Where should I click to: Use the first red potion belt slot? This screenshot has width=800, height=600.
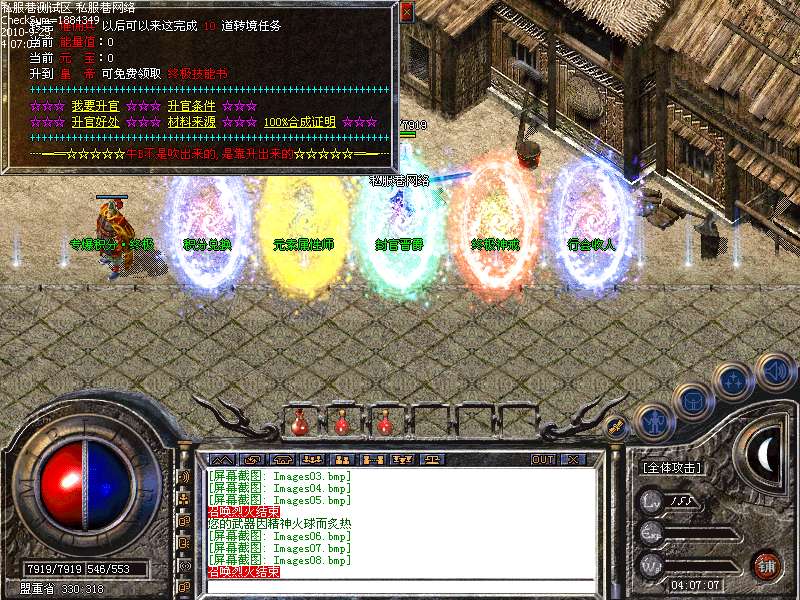300,423
